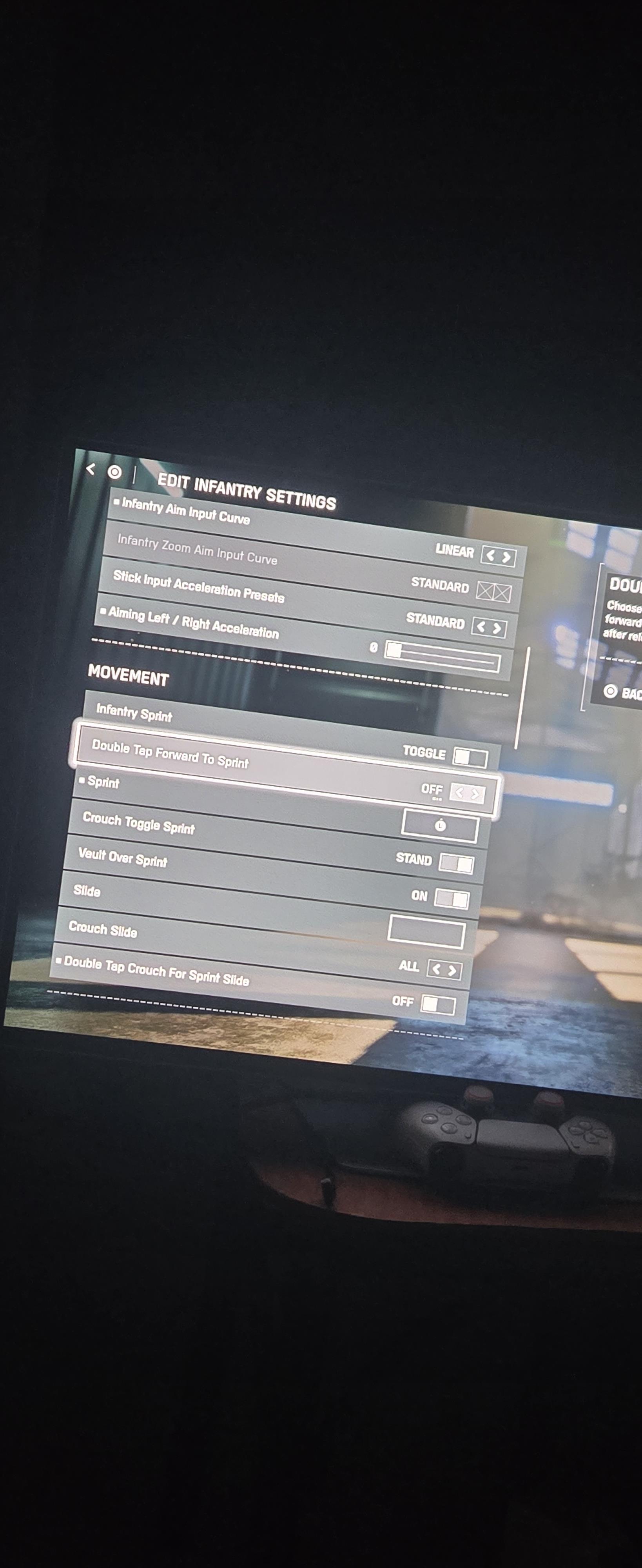Select the empty Slide binding box

tap(426, 931)
